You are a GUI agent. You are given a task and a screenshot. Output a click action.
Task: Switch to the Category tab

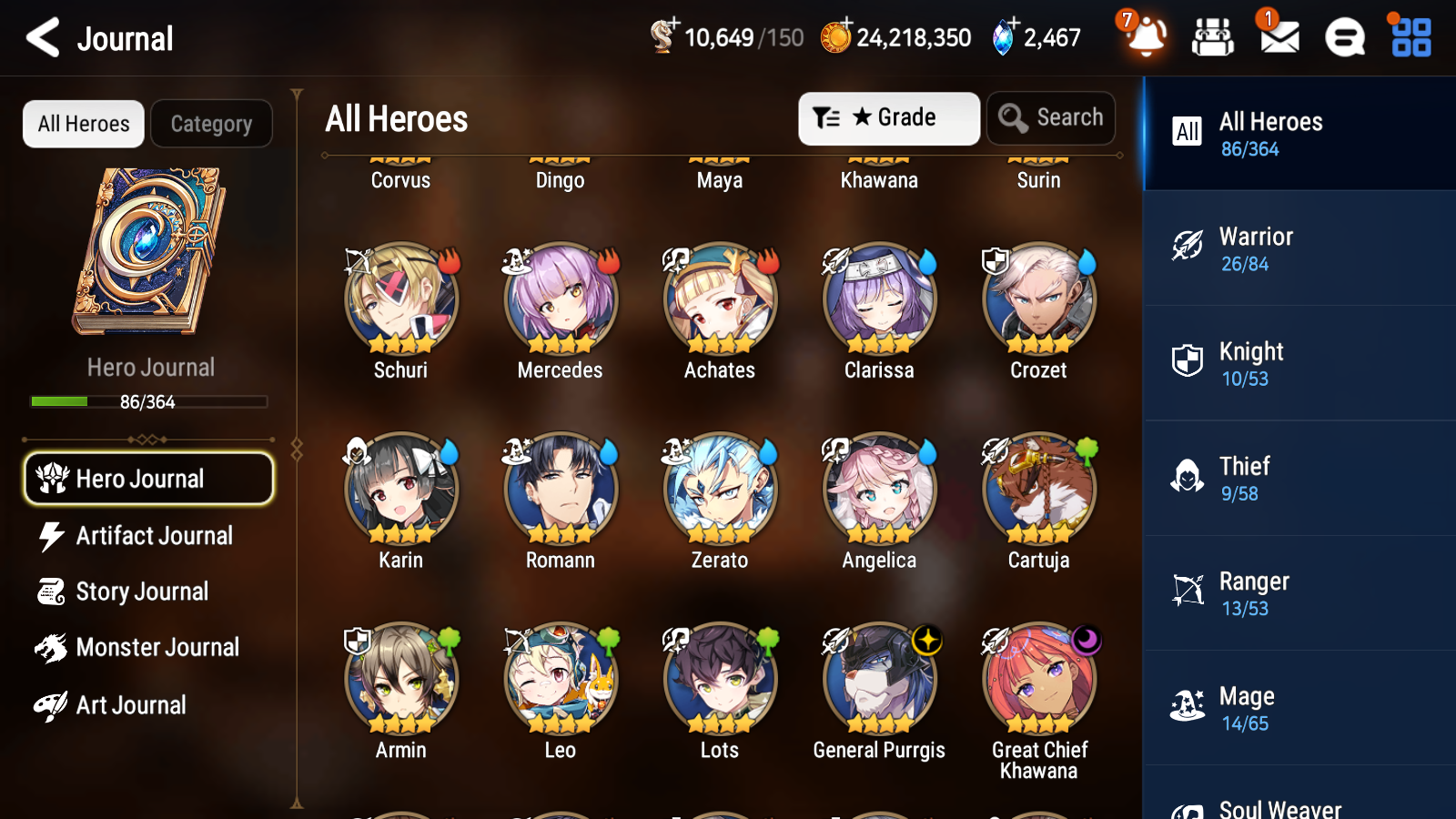click(211, 124)
